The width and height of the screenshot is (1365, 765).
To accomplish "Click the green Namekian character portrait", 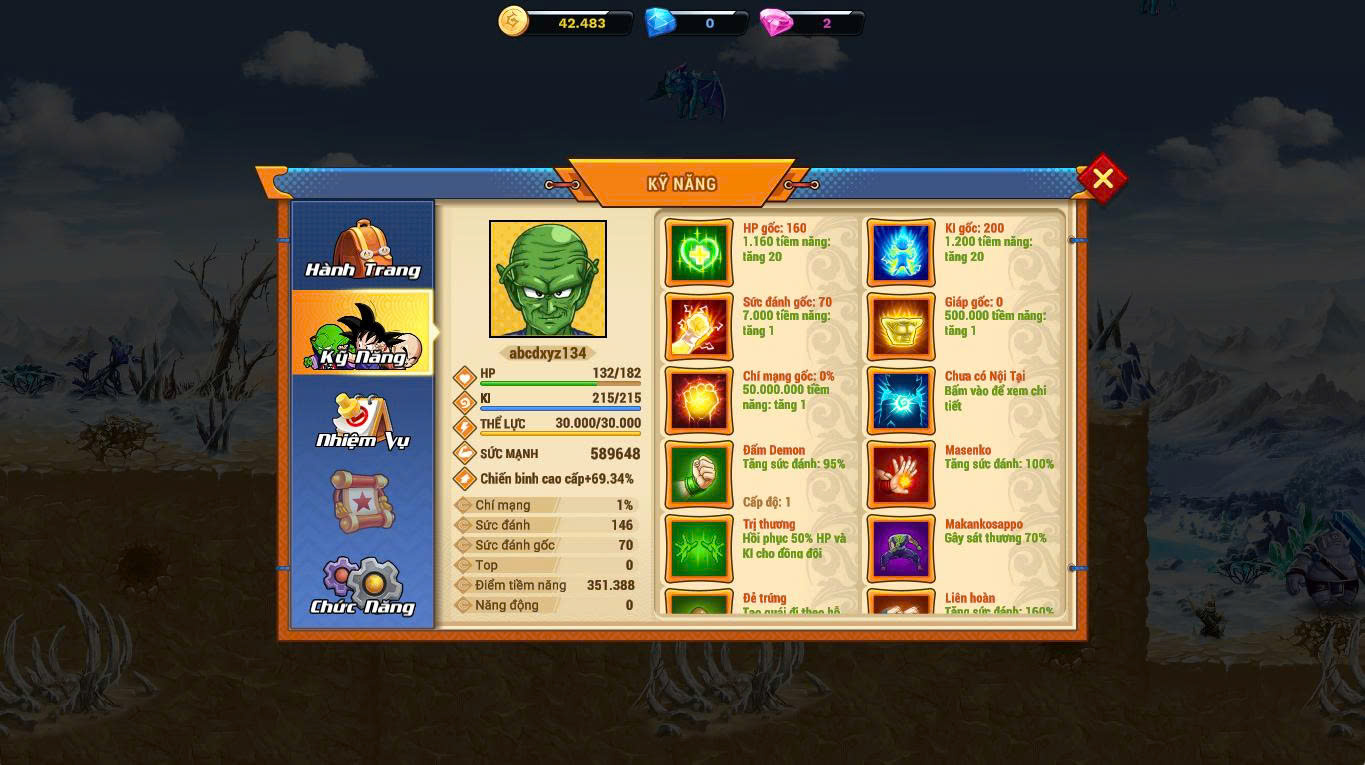I will pyautogui.click(x=548, y=279).
